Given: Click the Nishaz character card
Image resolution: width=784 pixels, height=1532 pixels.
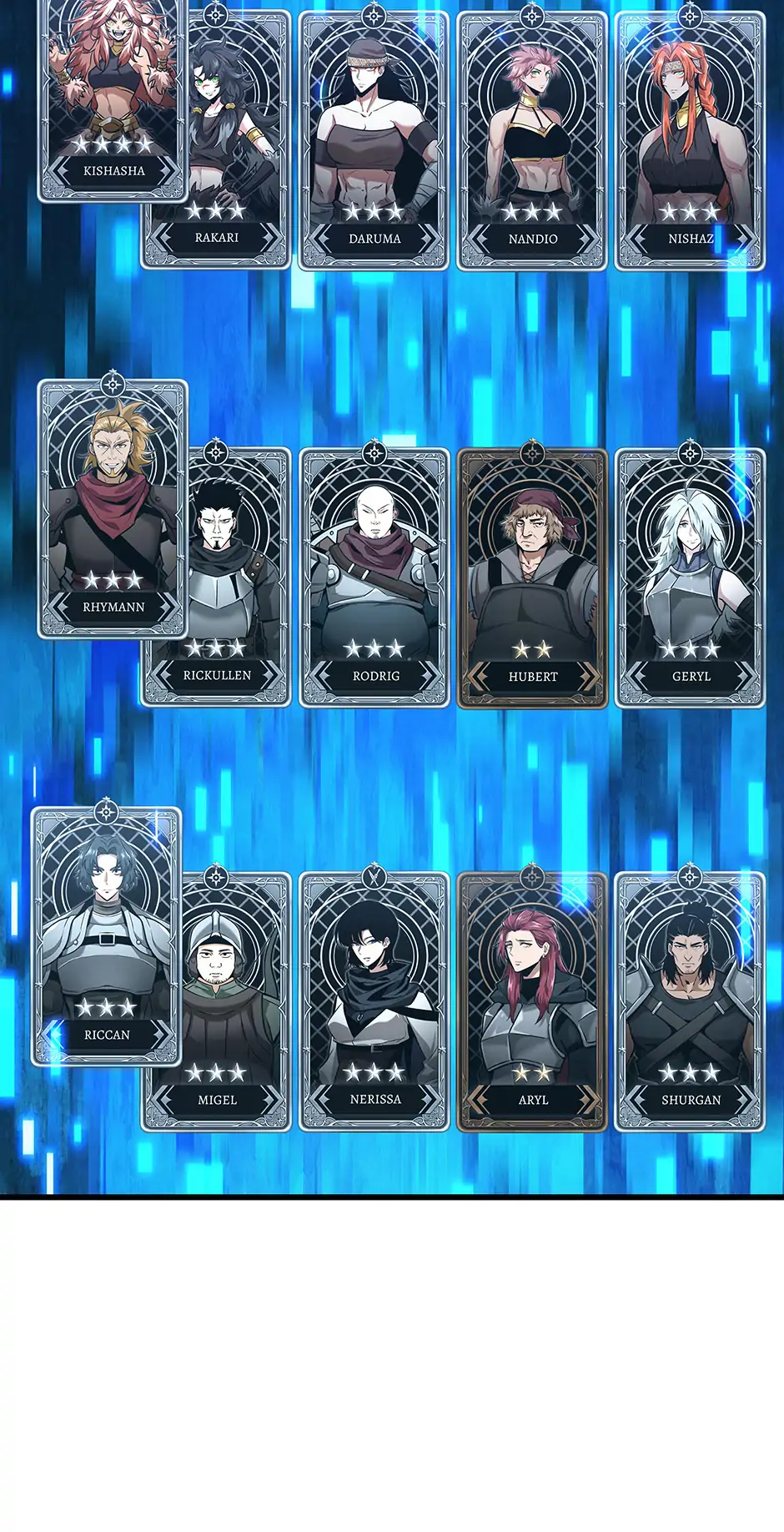Looking at the screenshot, I should pos(690,142).
